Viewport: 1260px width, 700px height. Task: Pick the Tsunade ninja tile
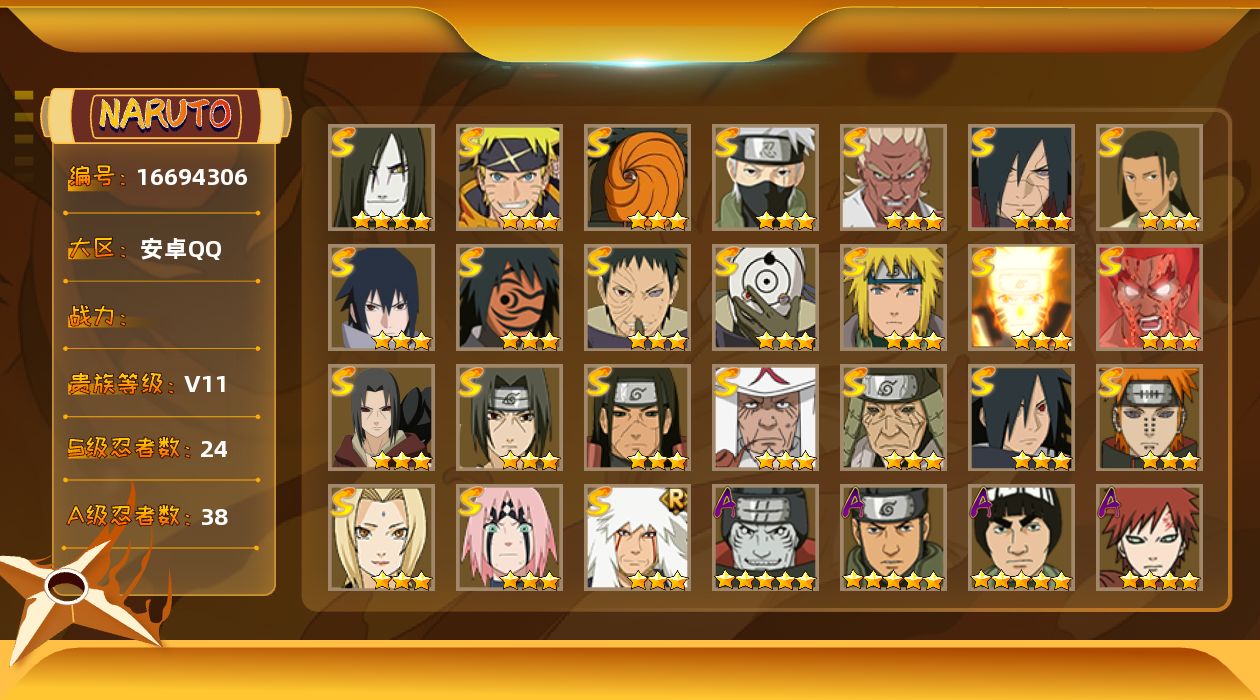[x=381, y=537]
